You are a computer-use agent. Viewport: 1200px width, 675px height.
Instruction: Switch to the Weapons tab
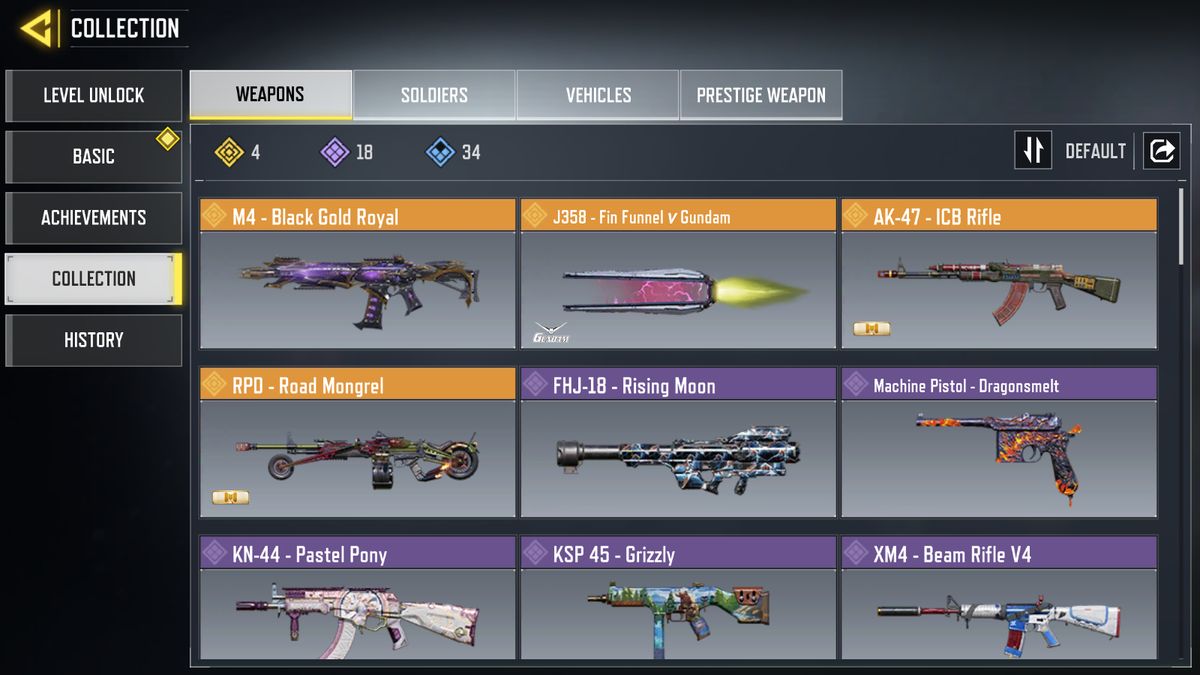[270, 95]
